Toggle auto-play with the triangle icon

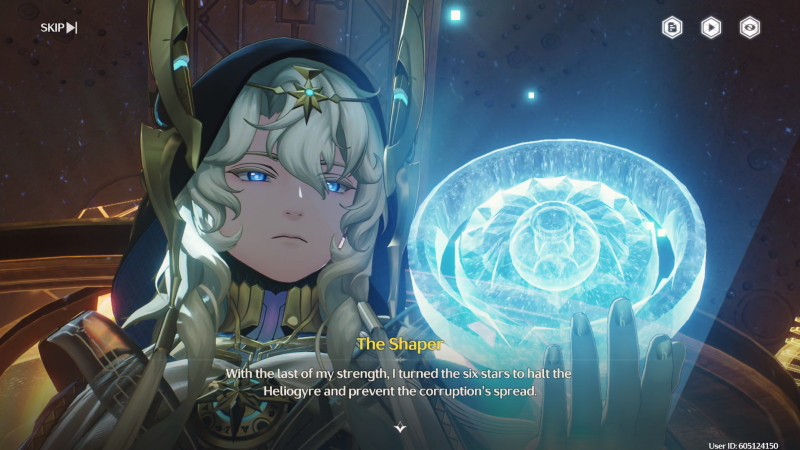[x=710, y=28]
